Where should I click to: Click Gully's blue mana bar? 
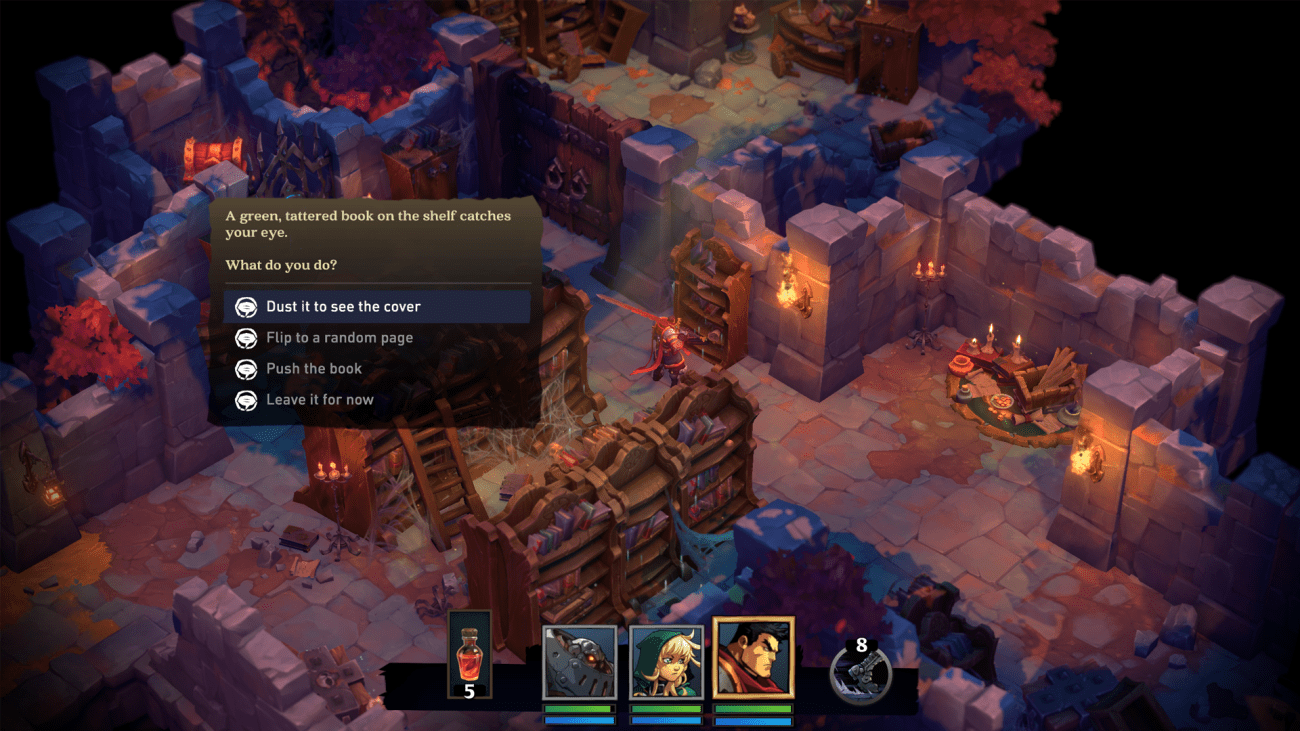coord(665,719)
